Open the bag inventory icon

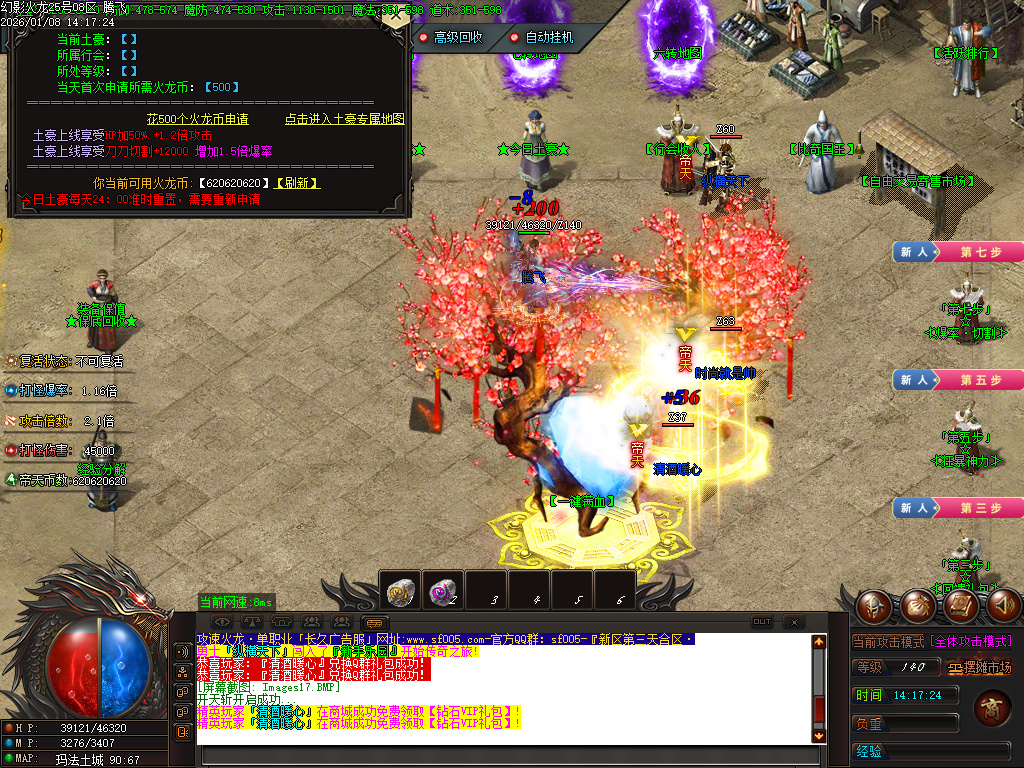coord(916,606)
